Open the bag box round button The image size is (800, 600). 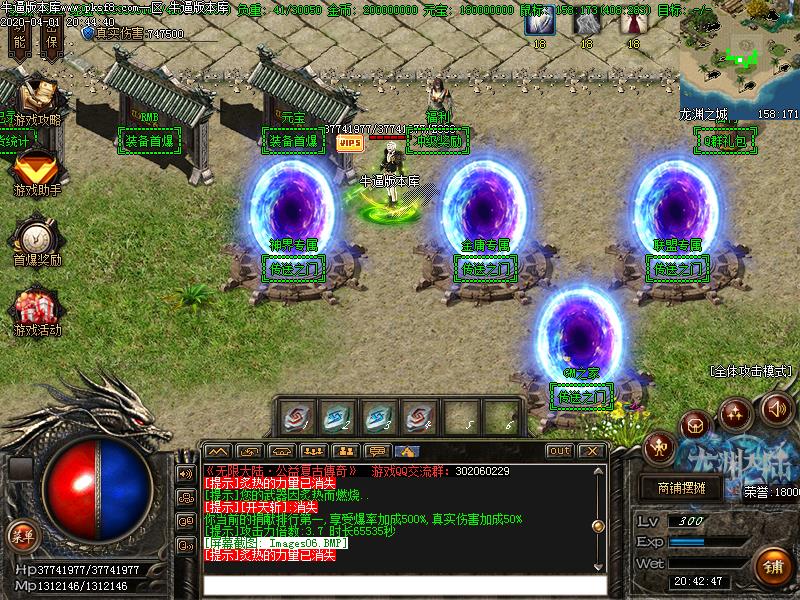[x=695, y=426]
